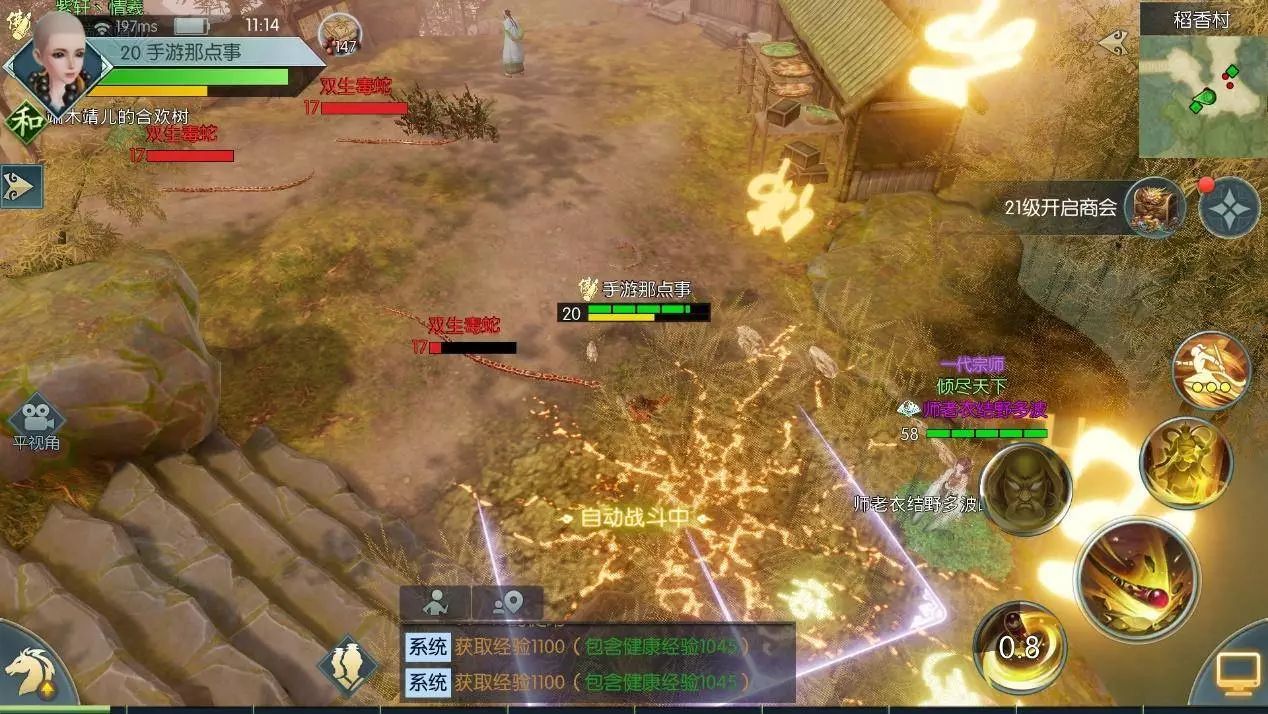Expand the left side arrow panel
Screen dimensions: 1268x714
coord(21,186)
